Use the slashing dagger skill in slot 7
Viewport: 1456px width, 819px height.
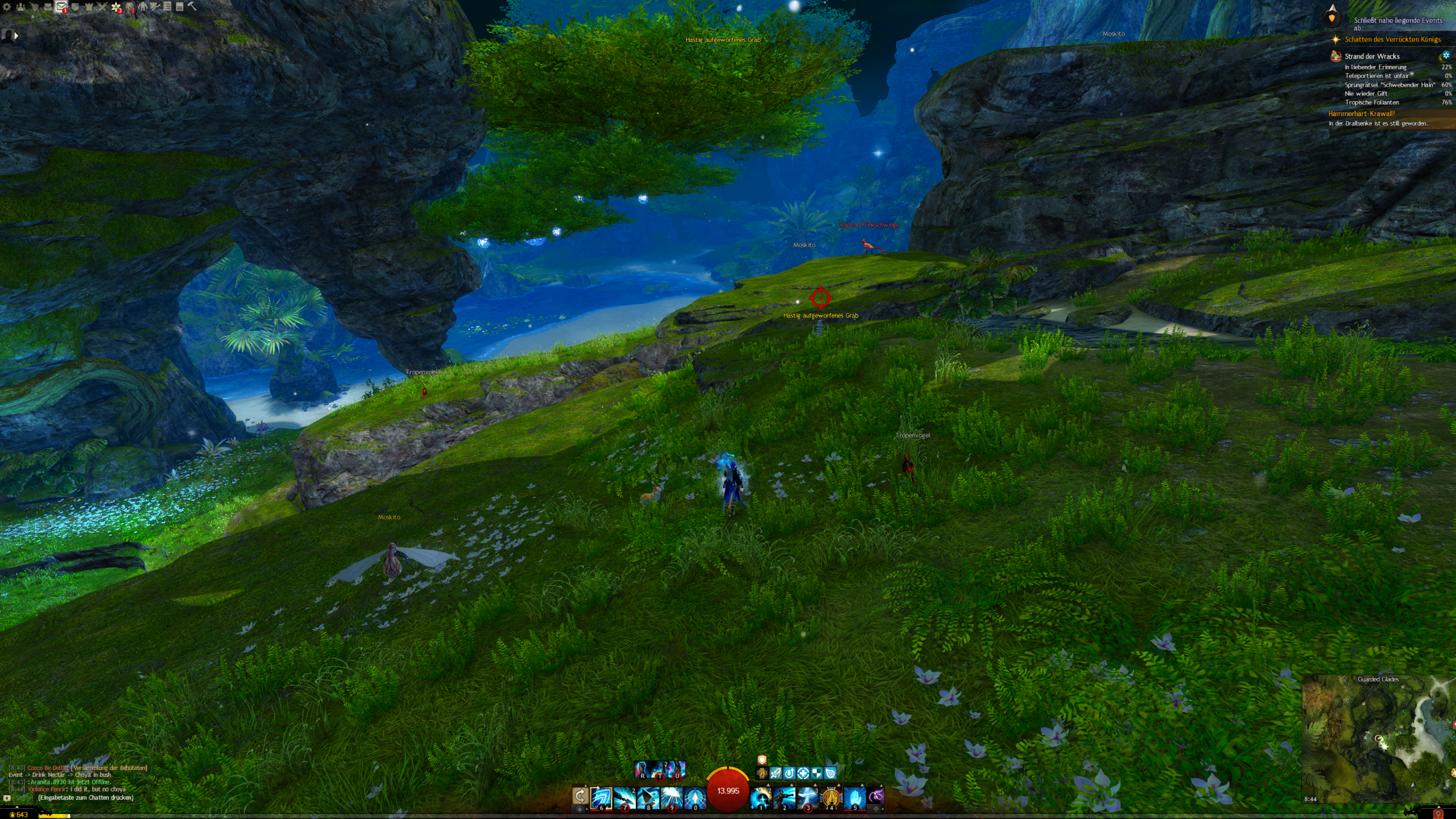pyautogui.click(x=624, y=797)
